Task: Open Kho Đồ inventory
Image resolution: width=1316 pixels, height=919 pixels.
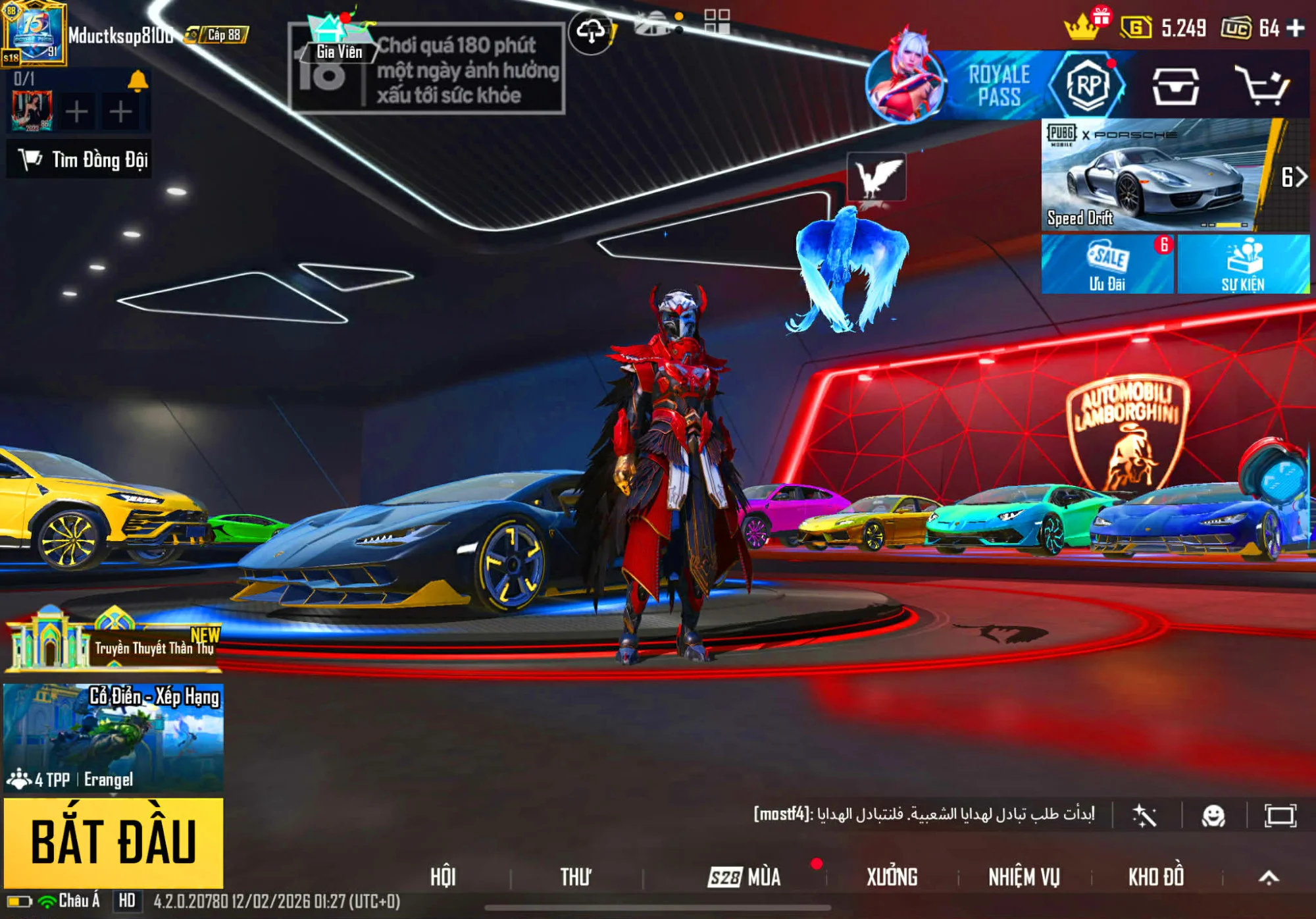Action: (1156, 877)
